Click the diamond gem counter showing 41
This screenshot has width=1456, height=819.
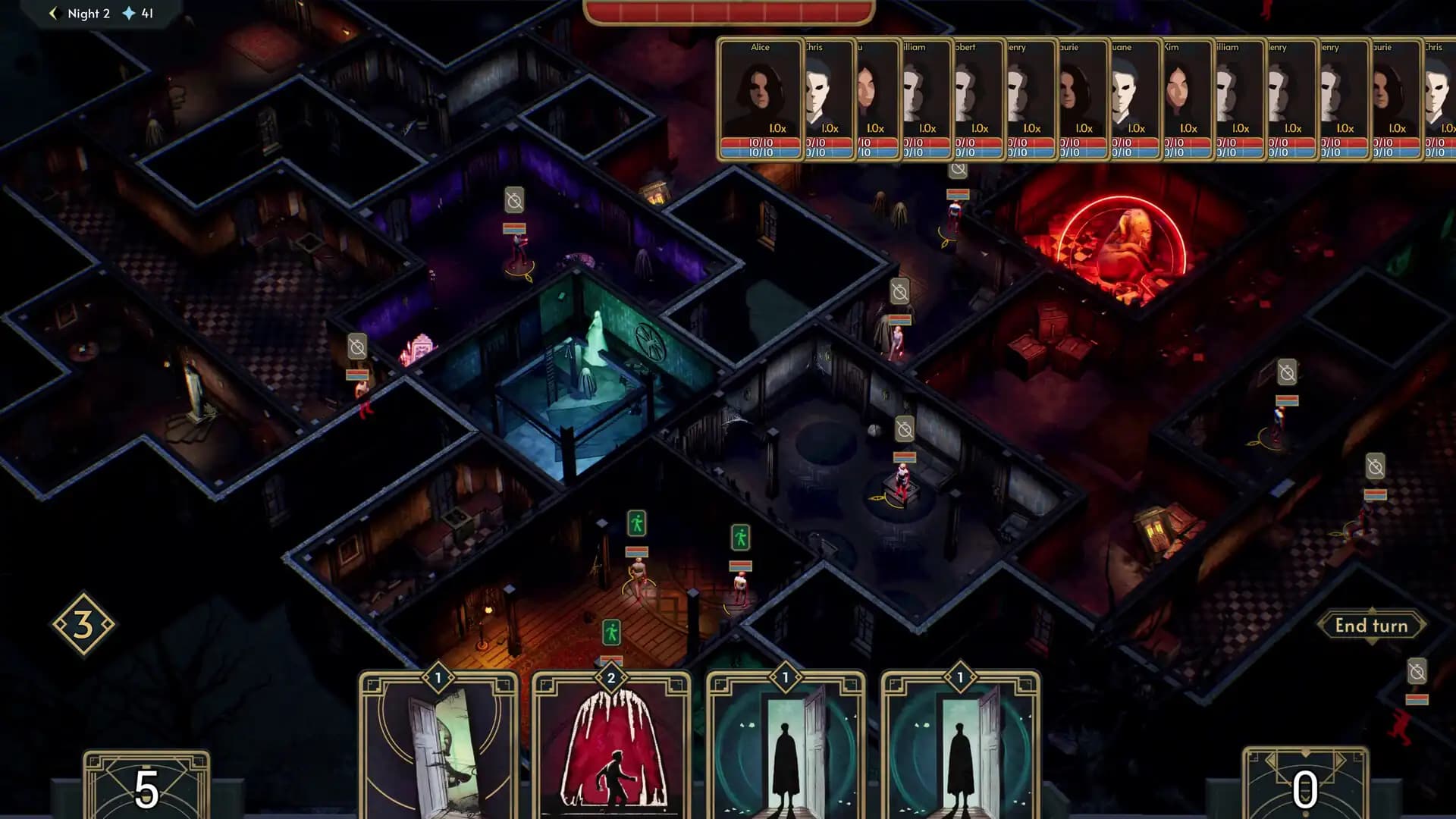[138, 13]
